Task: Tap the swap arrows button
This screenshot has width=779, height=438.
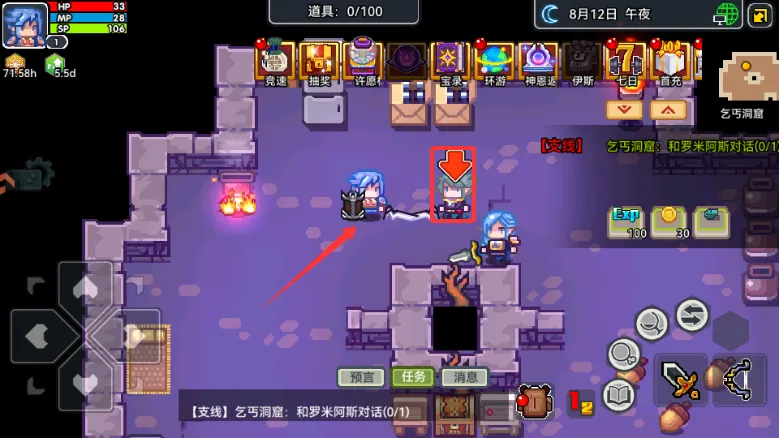Action: coord(691,315)
